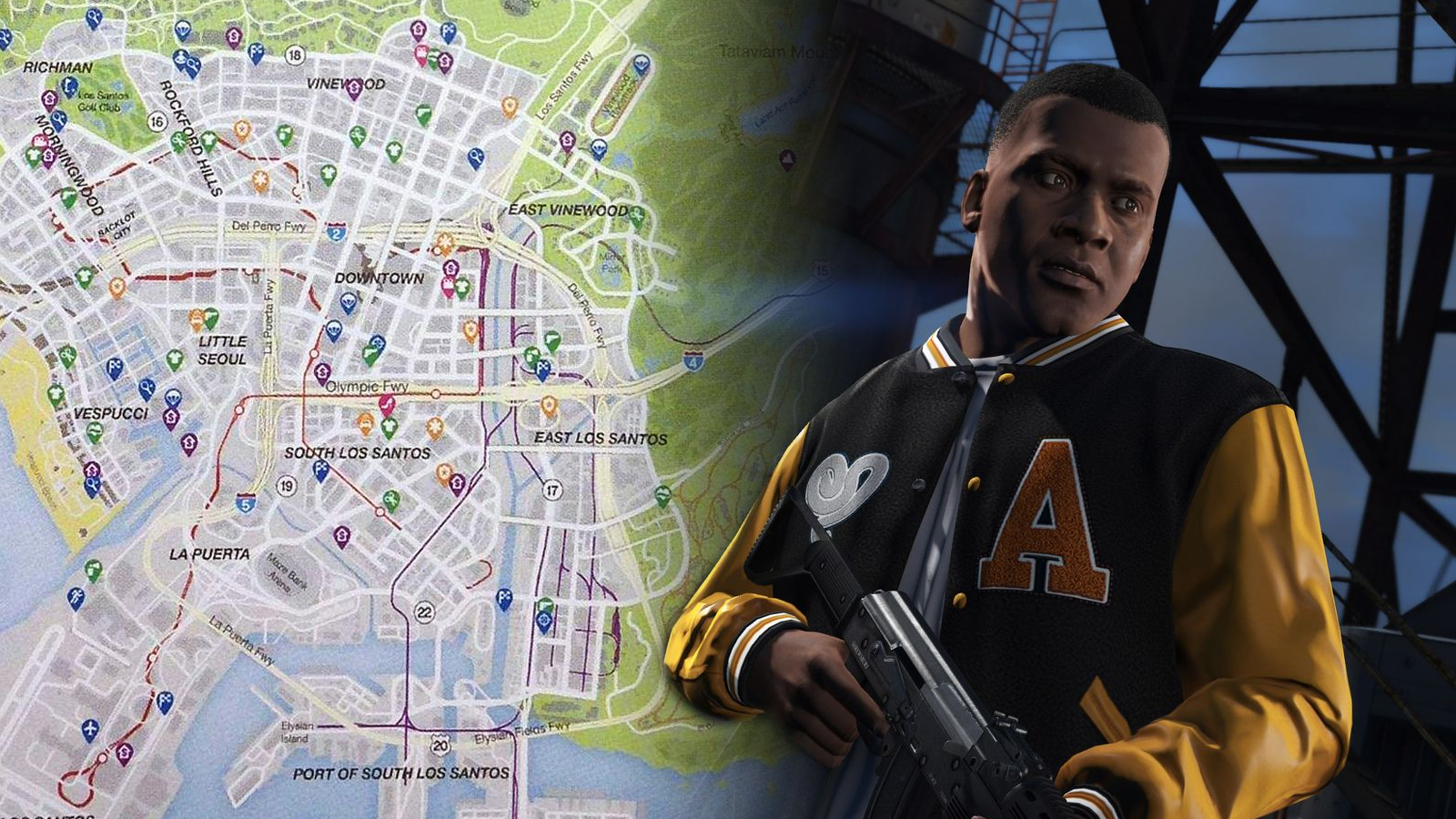Click the Route 22 shield in South Los Santos
The image size is (1456, 819).
click(424, 612)
